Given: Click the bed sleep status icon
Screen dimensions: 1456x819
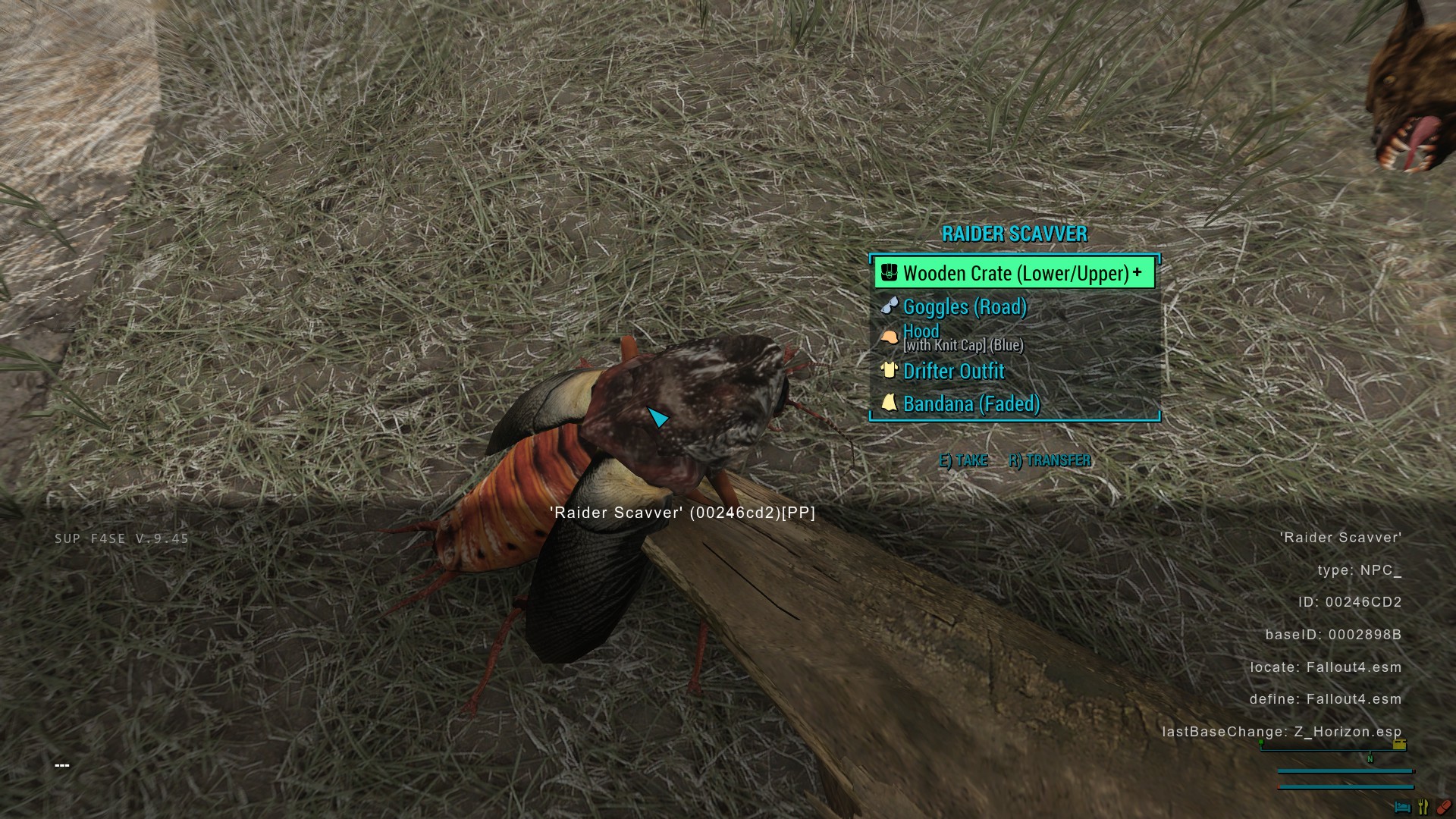Looking at the screenshot, I should 1403,807.
